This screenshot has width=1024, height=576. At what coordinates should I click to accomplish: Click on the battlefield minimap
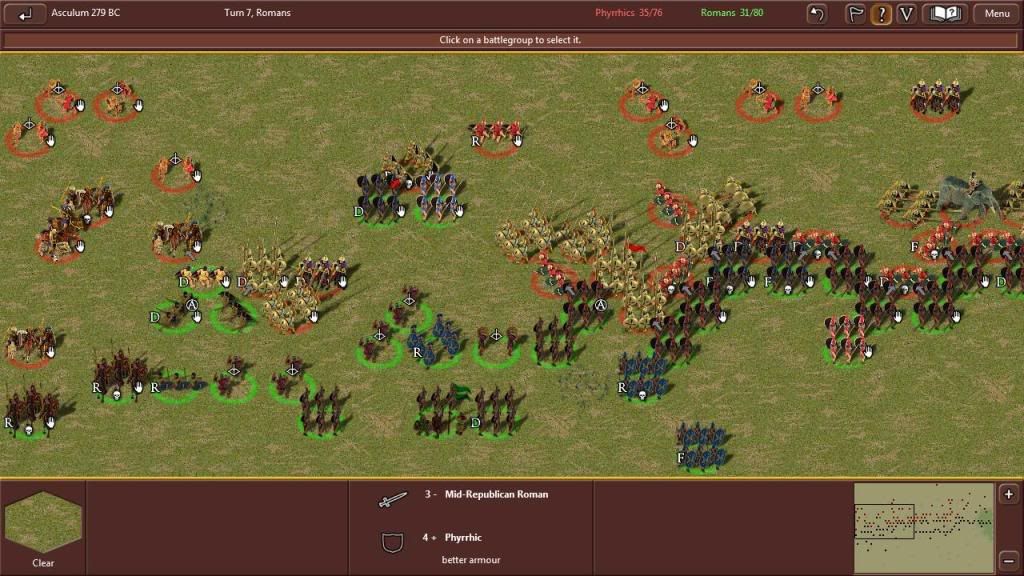tap(923, 527)
